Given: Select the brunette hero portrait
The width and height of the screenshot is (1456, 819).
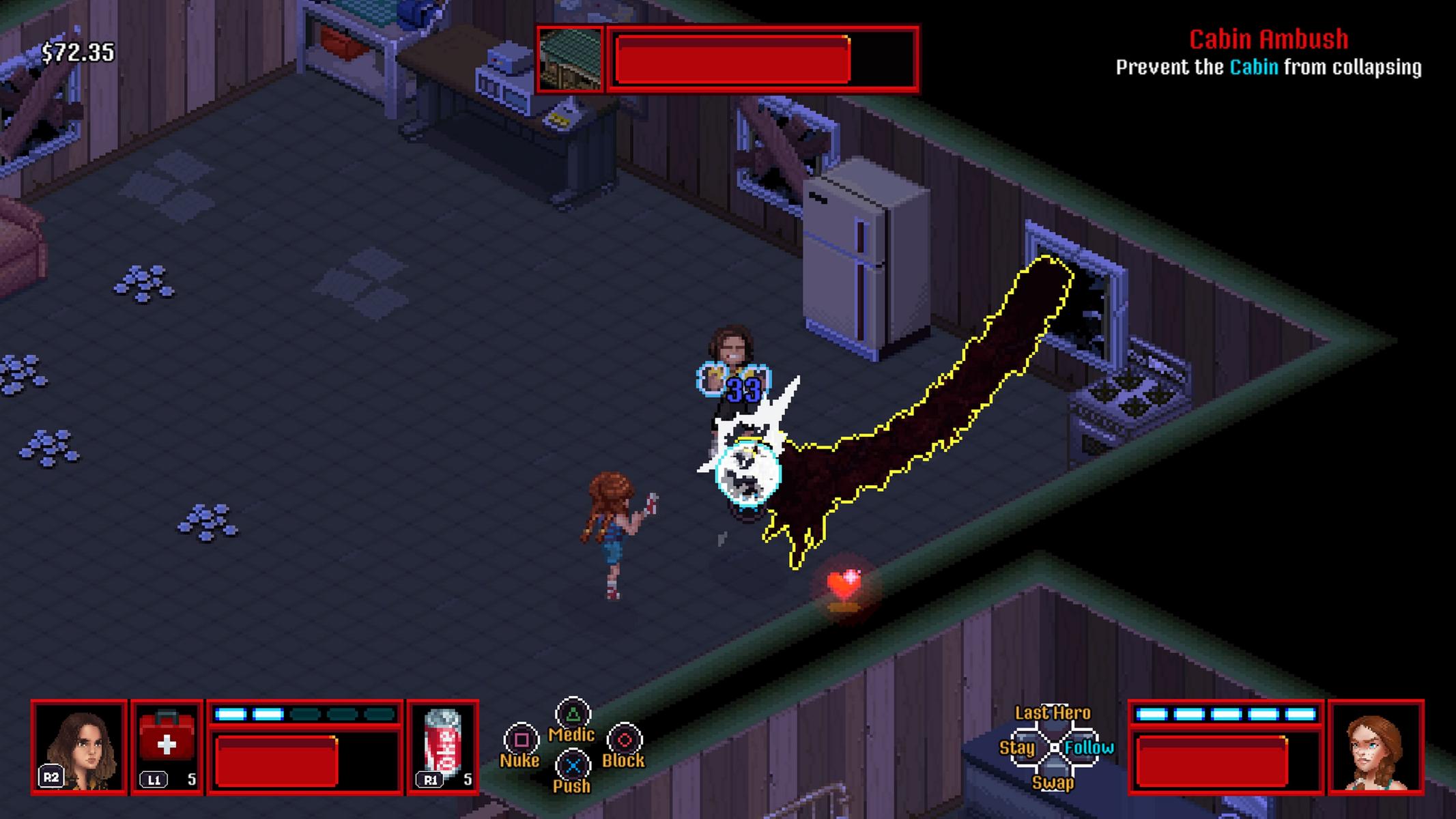Looking at the screenshot, I should [79, 747].
